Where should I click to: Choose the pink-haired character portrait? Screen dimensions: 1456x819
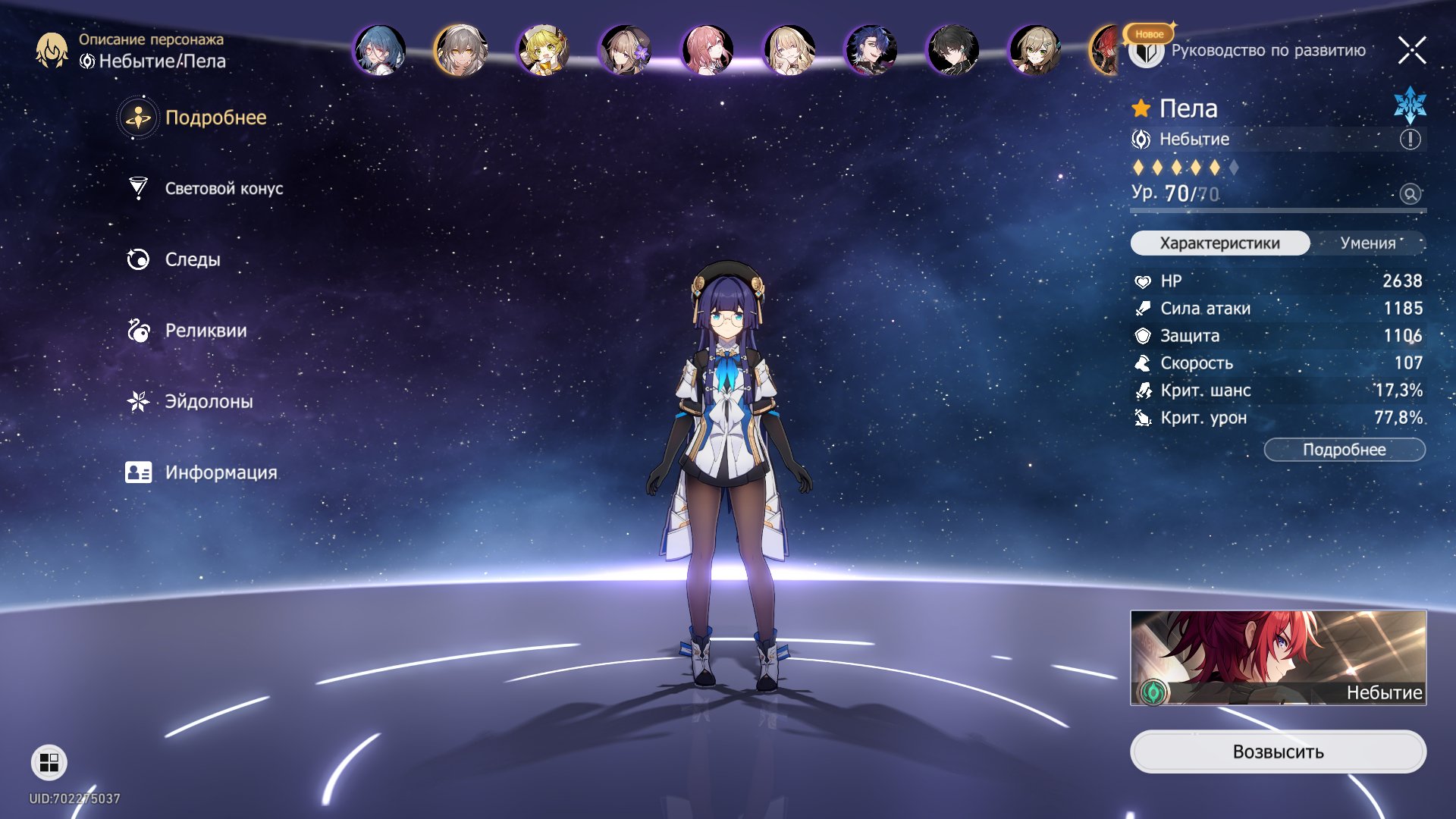(x=707, y=51)
